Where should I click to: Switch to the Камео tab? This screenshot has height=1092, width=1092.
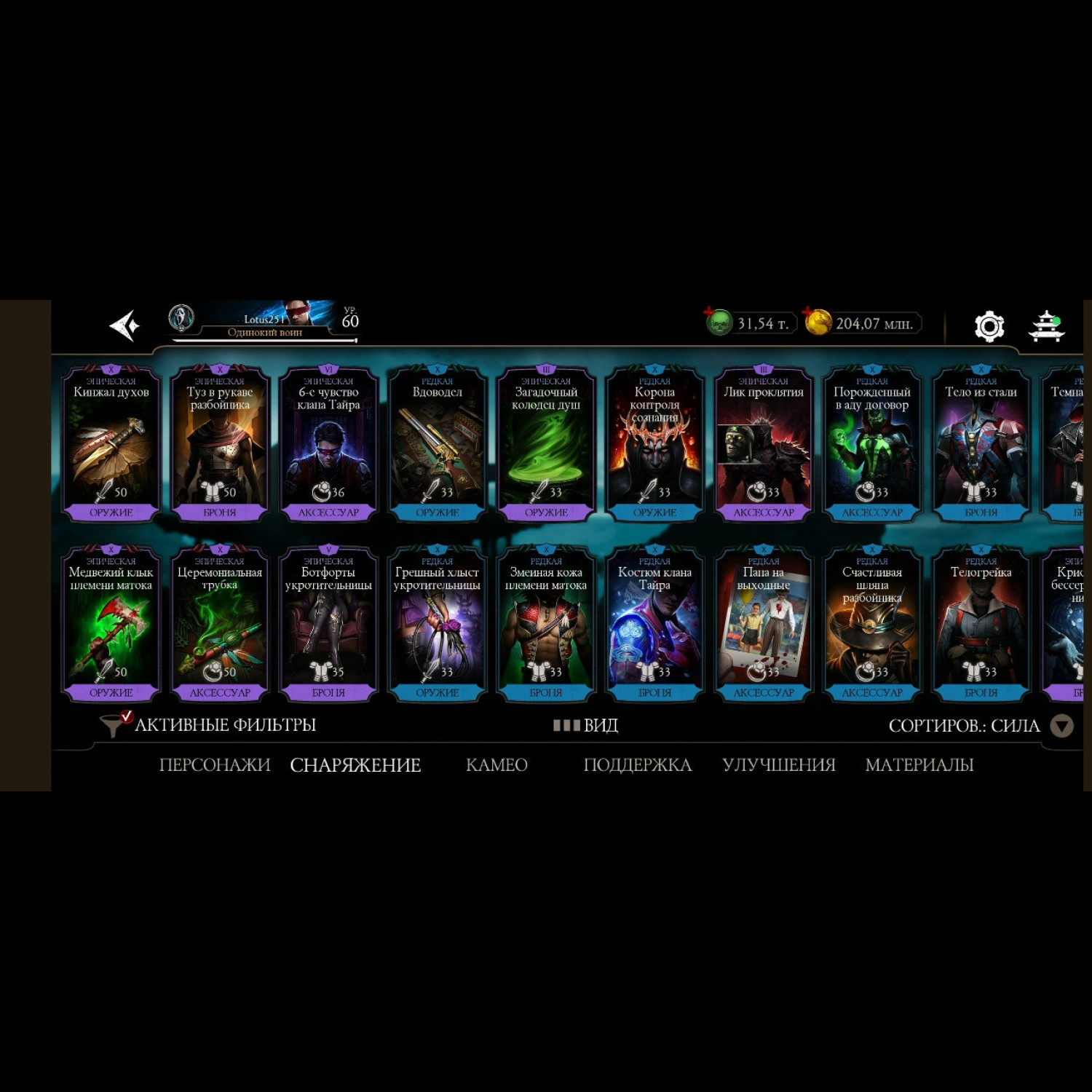(x=496, y=765)
